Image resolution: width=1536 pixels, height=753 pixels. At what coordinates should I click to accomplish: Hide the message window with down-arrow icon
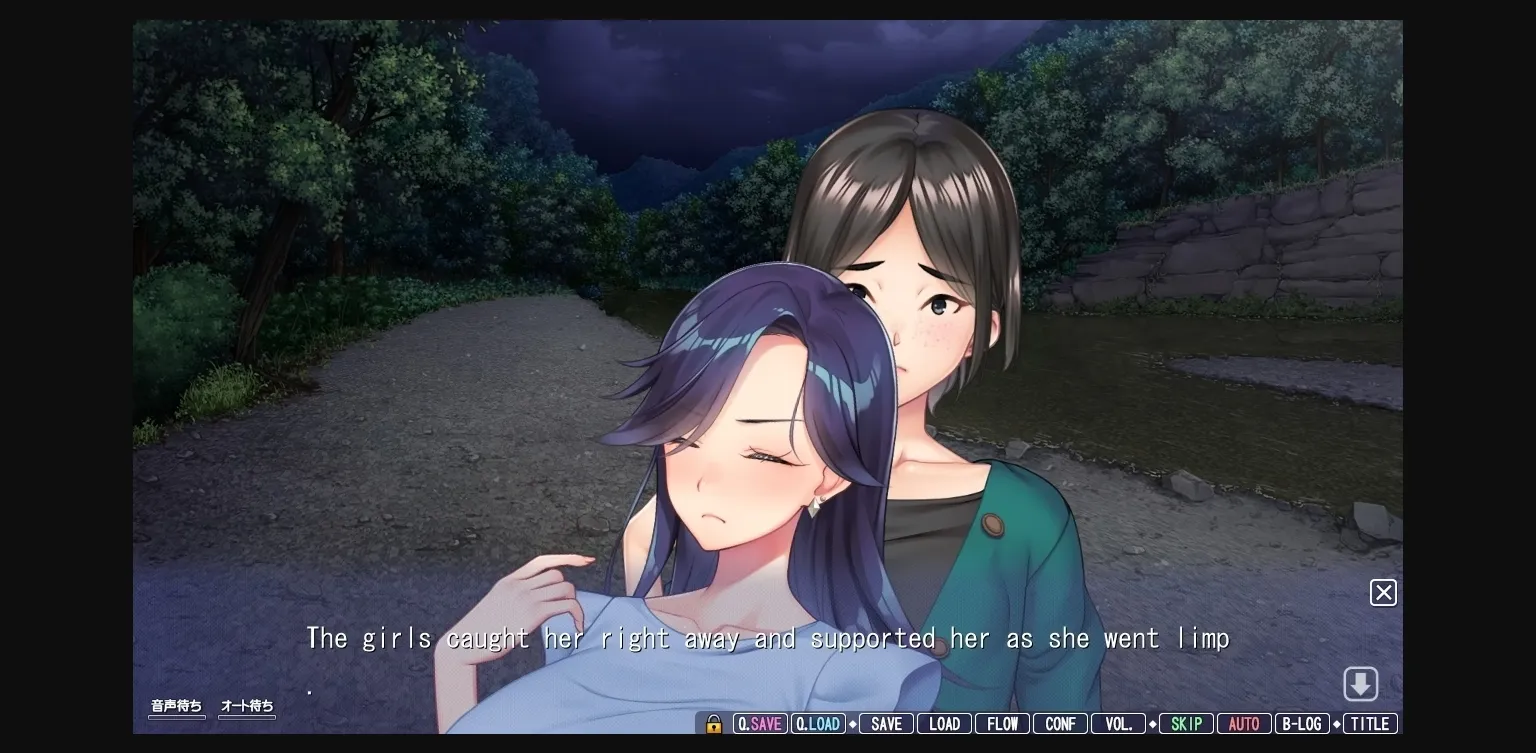tap(1361, 683)
